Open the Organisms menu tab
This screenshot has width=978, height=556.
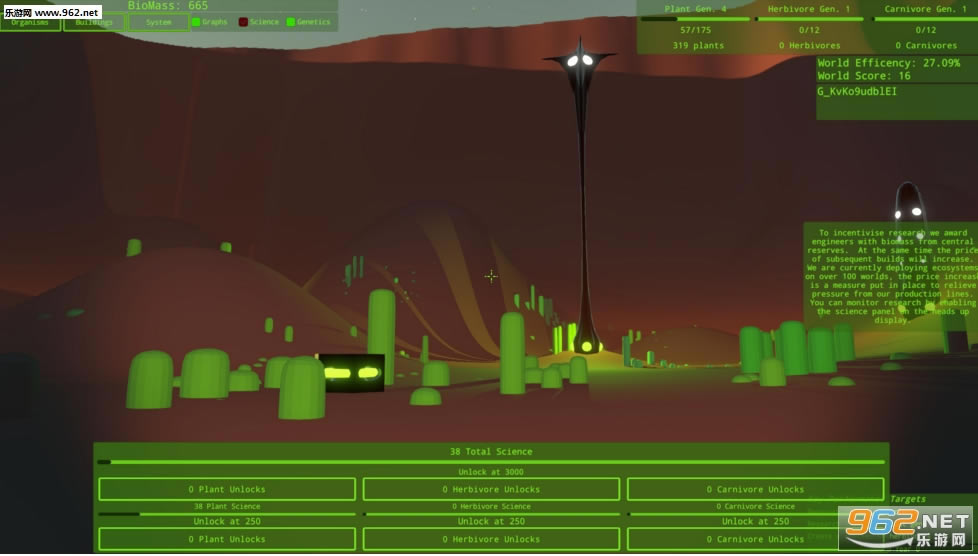(x=30, y=22)
